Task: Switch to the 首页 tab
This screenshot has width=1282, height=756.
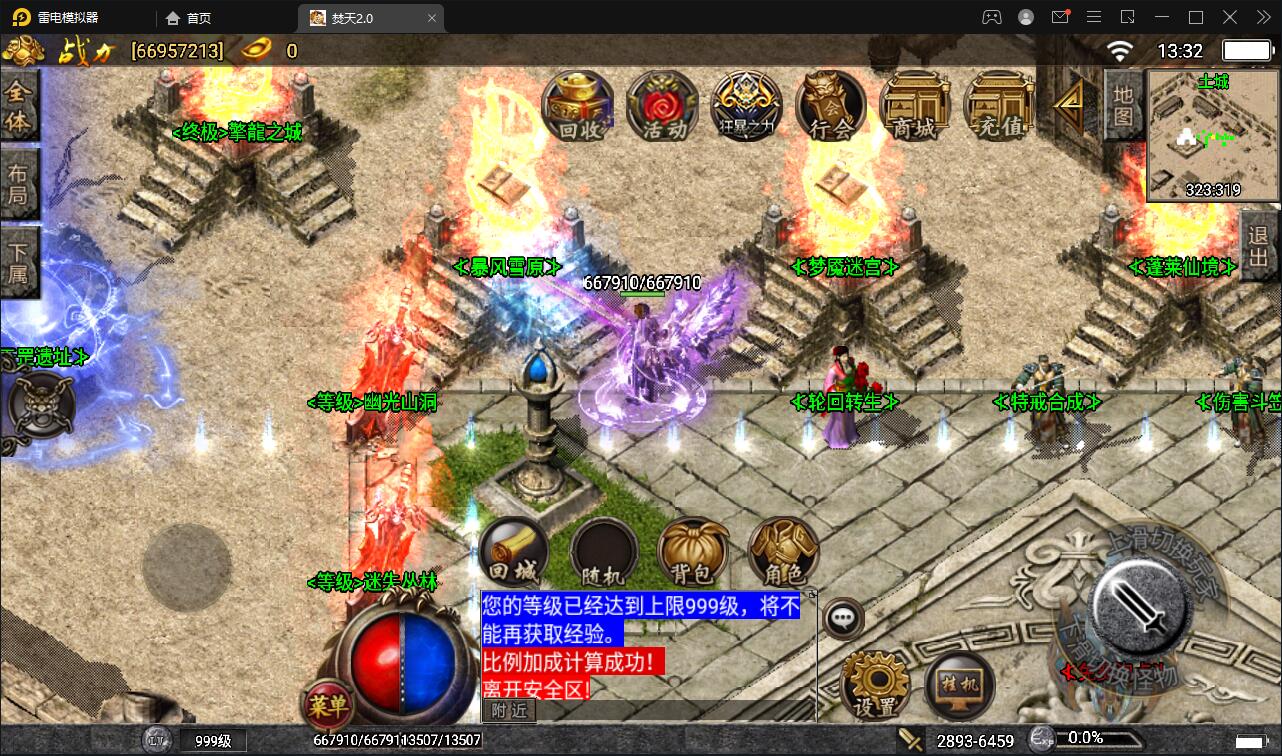Action: click(193, 17)
